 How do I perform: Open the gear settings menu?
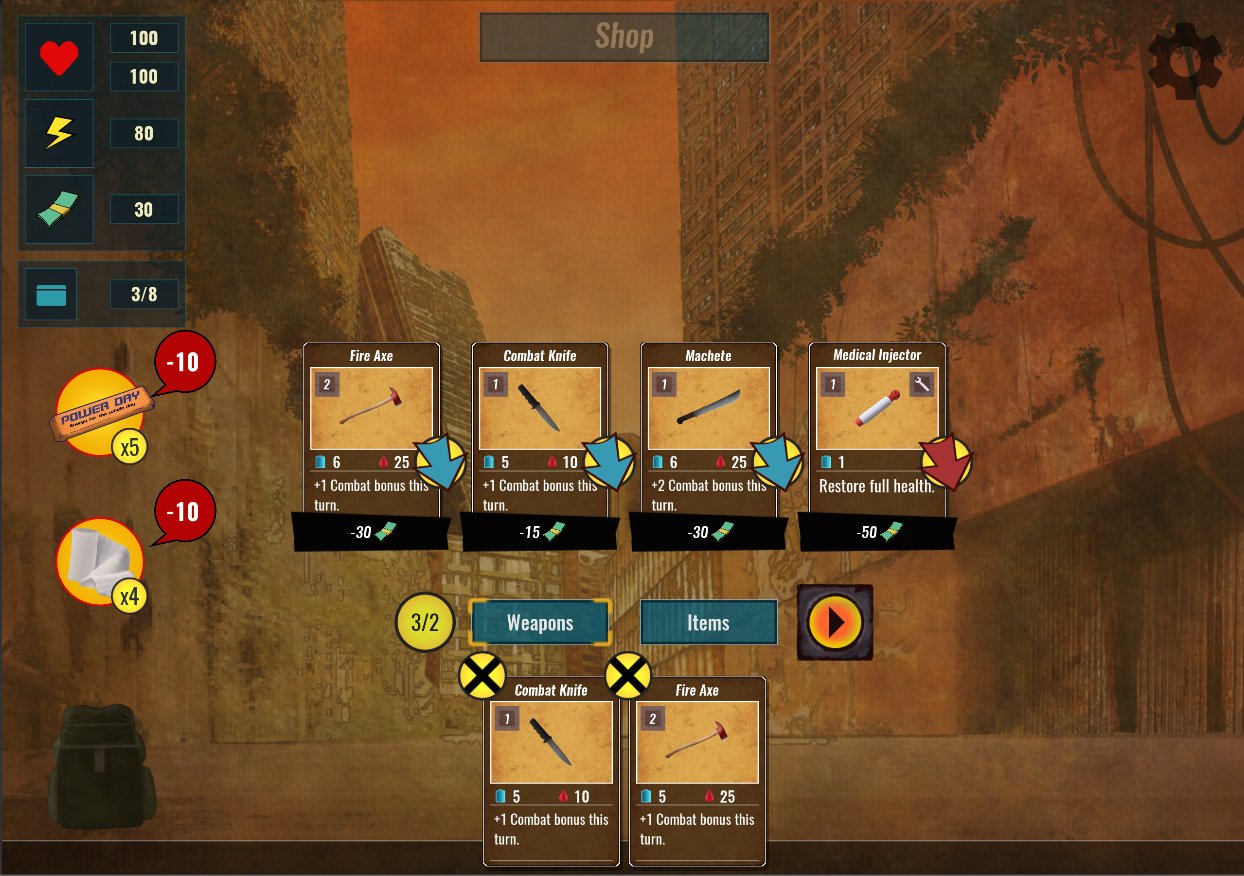coord(1185,61)
